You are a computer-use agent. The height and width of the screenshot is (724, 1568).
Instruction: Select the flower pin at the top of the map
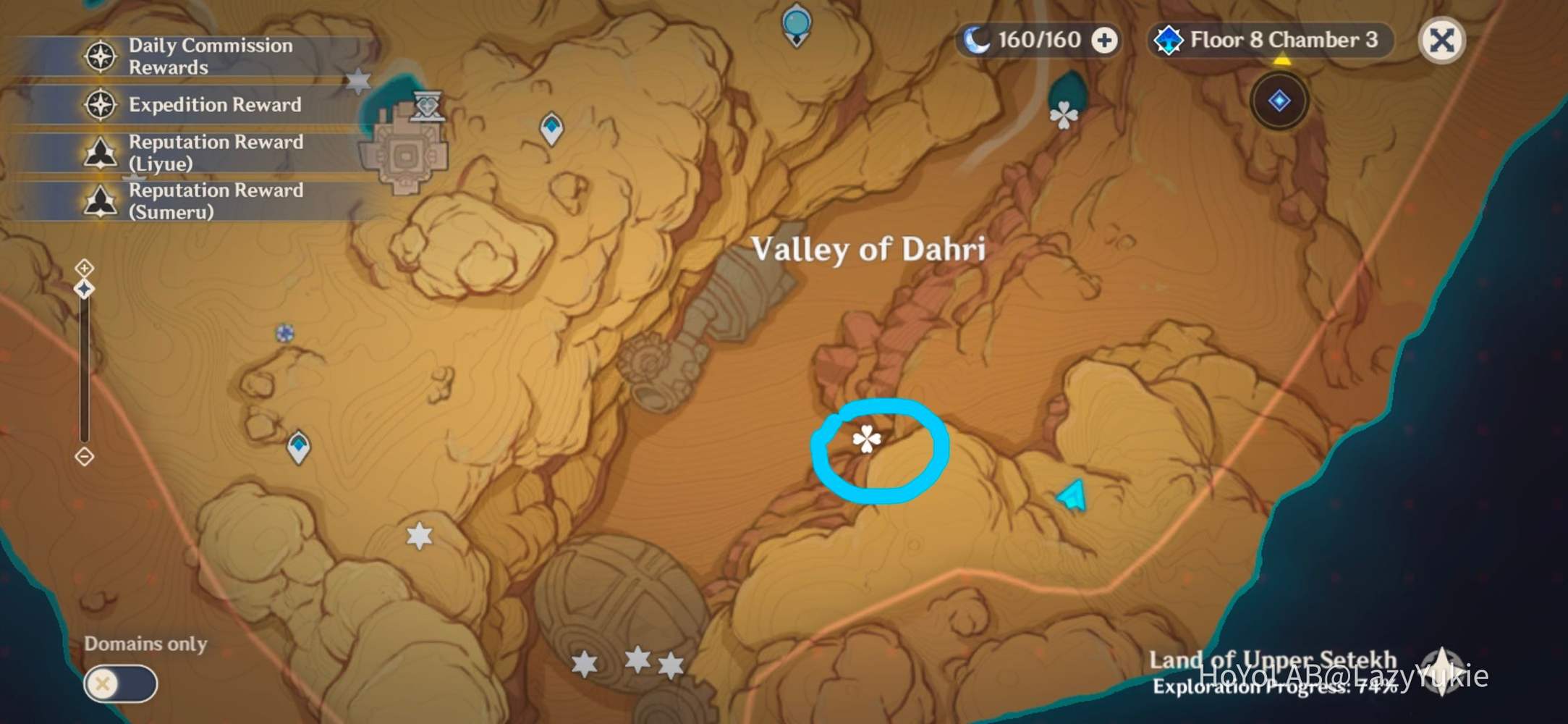pyautogui.click(x=1062, y=114)
